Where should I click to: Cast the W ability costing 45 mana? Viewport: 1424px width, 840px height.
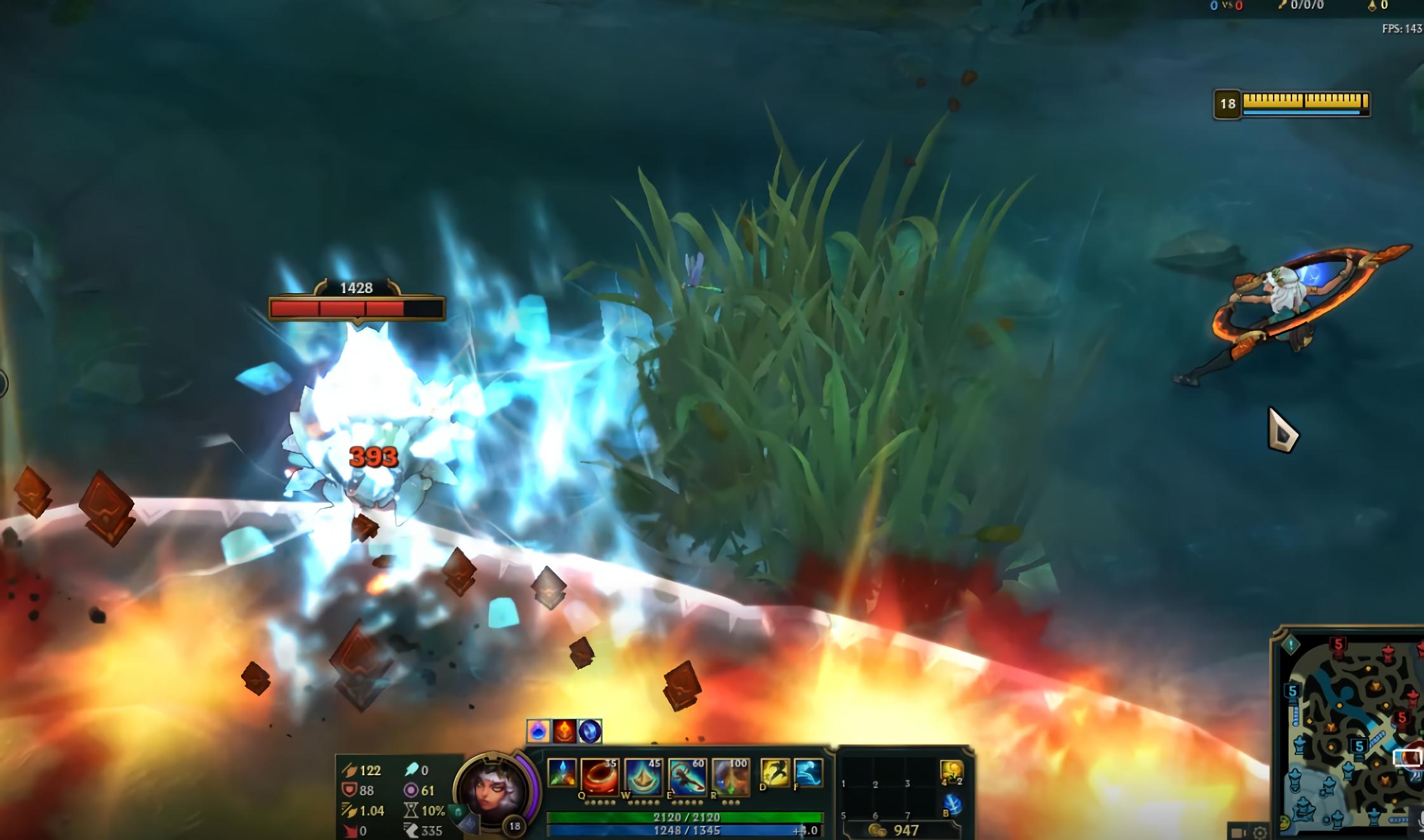point(643,777)
